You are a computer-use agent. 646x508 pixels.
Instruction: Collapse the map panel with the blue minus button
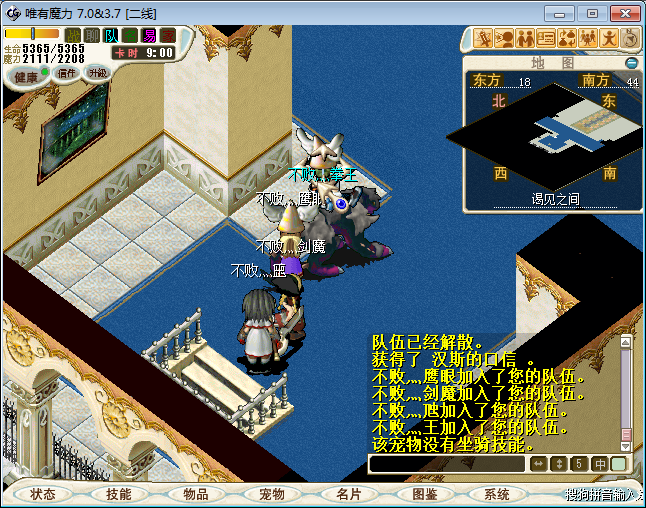pyautogui.click(x=631, y=62)
